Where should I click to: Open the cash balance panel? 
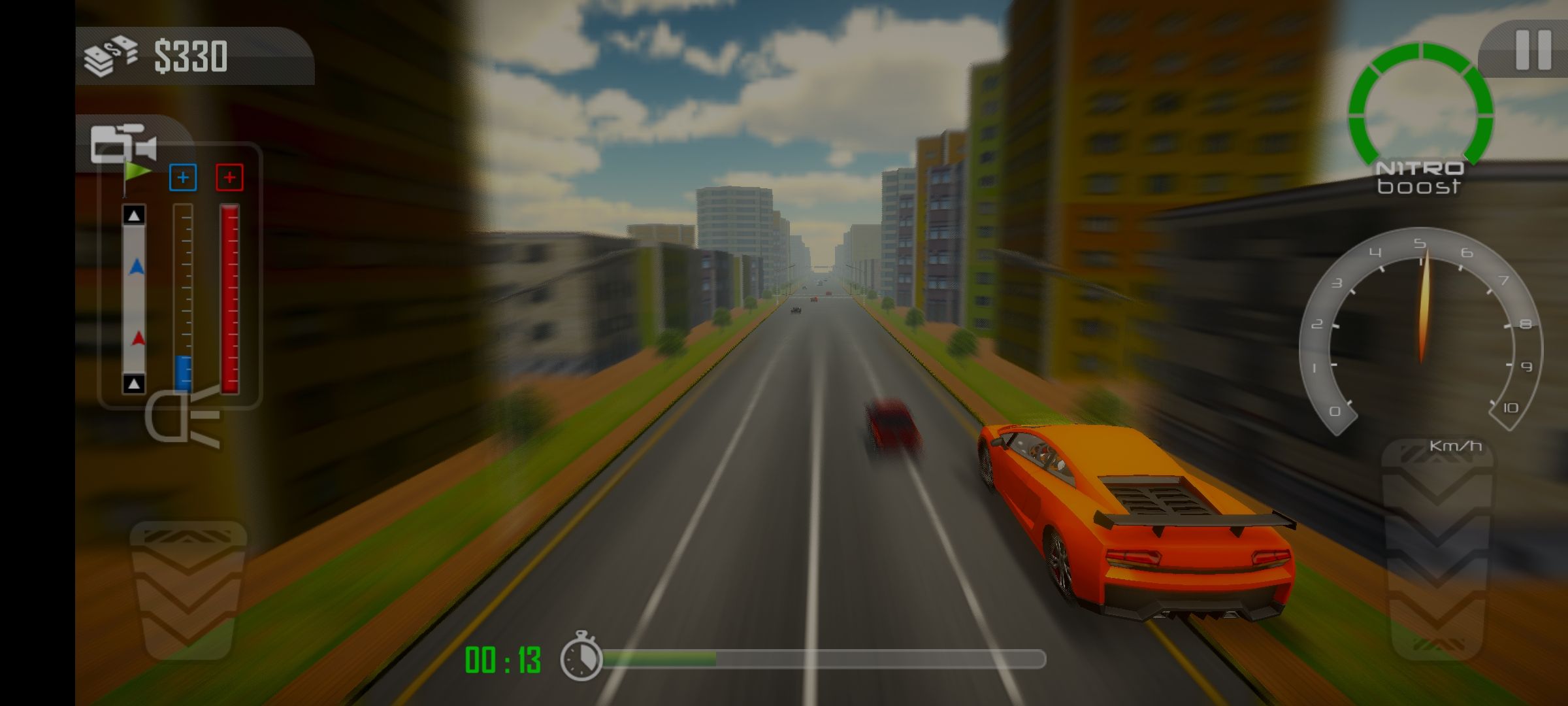tap(193, 56)
